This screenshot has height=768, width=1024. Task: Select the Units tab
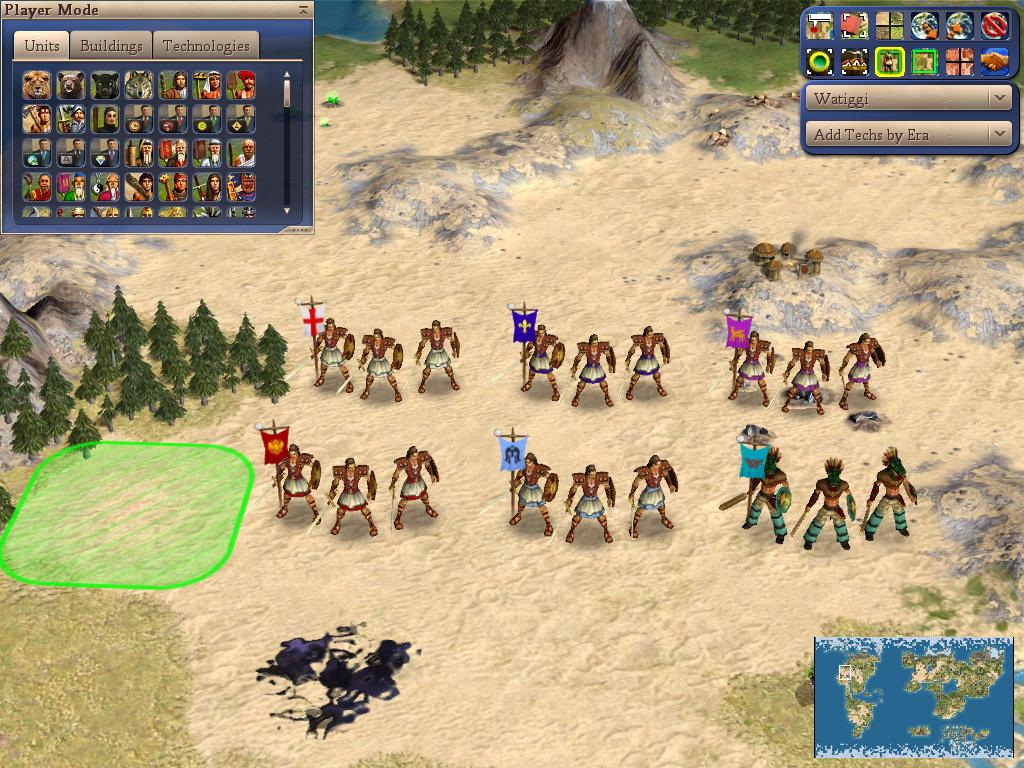42,46
